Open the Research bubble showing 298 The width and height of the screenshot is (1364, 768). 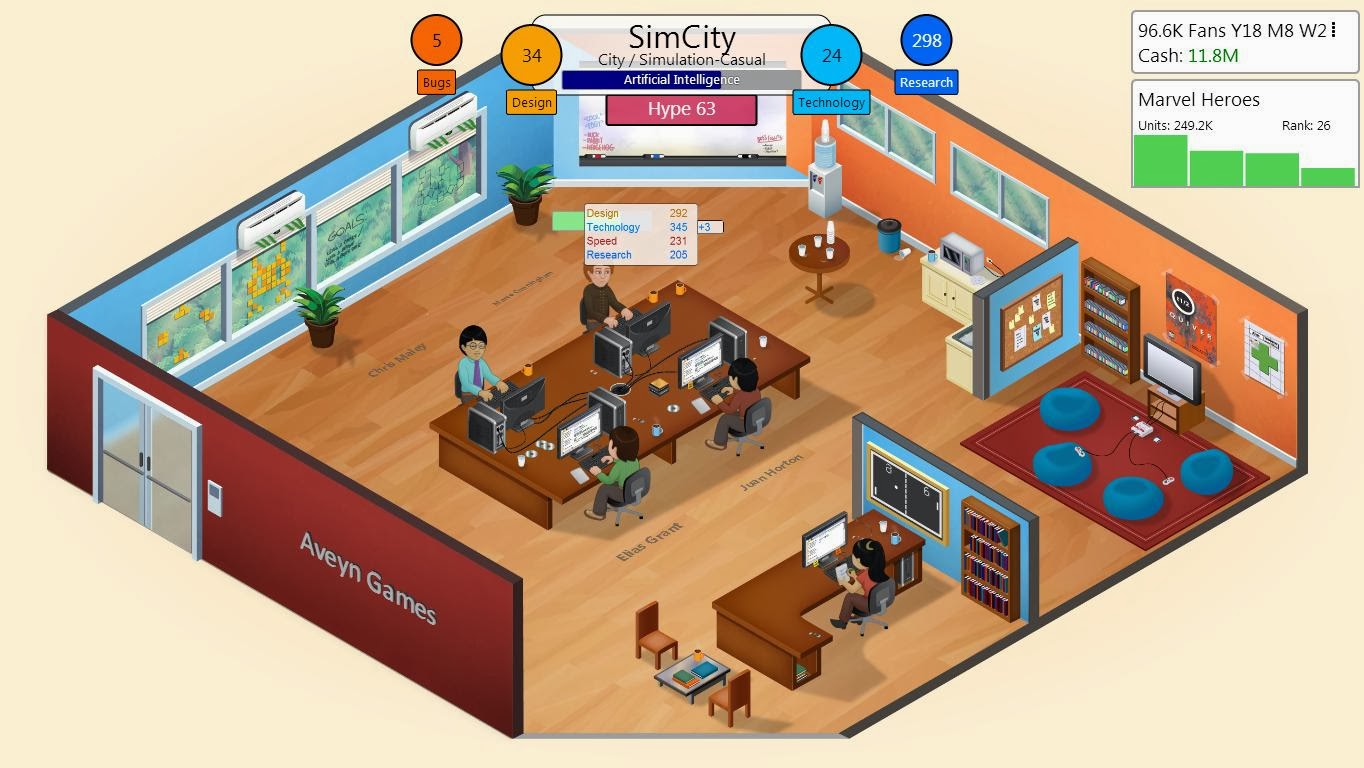925,41
